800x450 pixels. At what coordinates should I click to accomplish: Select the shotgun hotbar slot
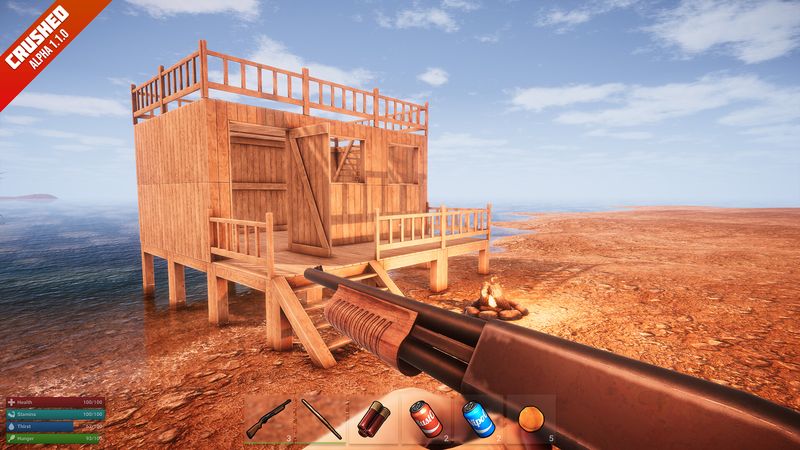[x=270, y=417]
